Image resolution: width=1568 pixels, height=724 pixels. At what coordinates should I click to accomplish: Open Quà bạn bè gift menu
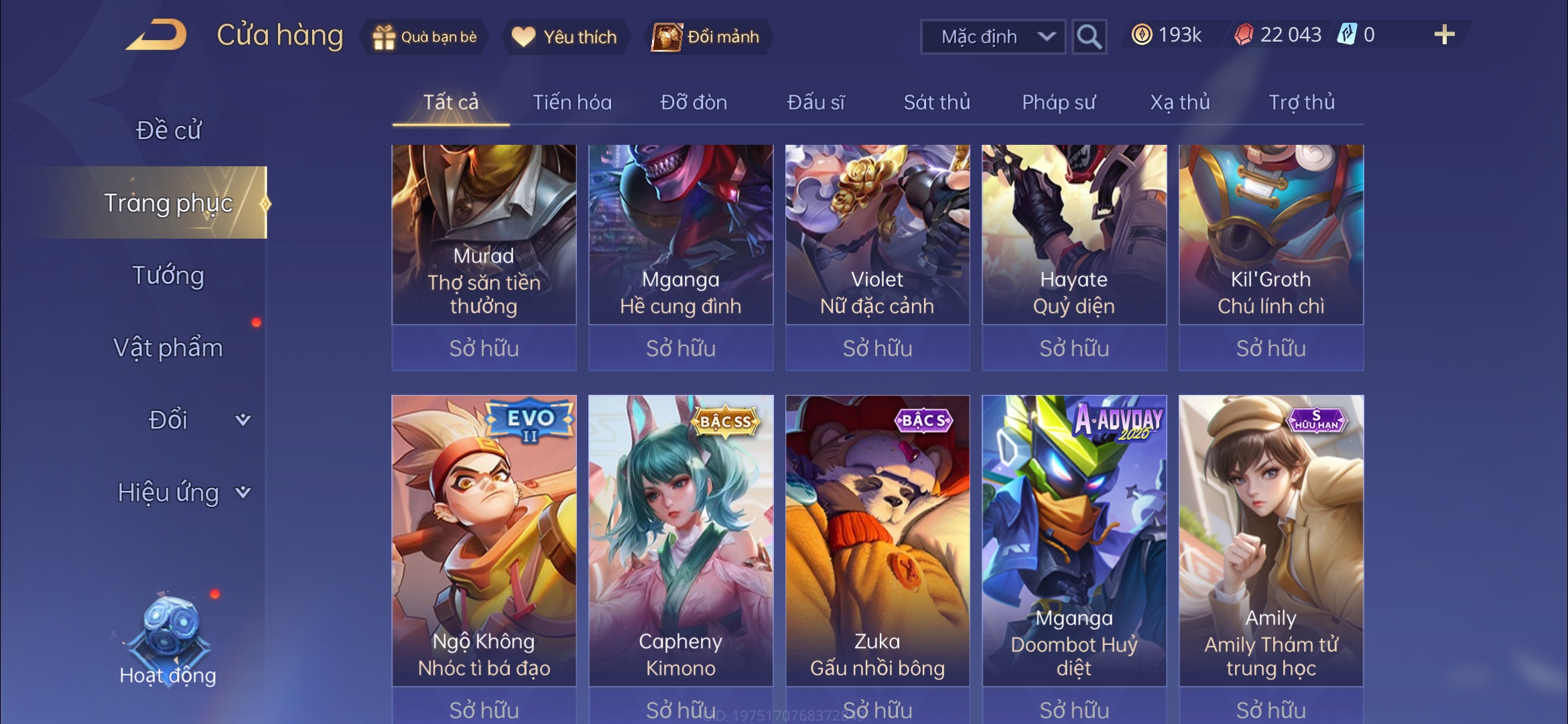pos(425,37)
